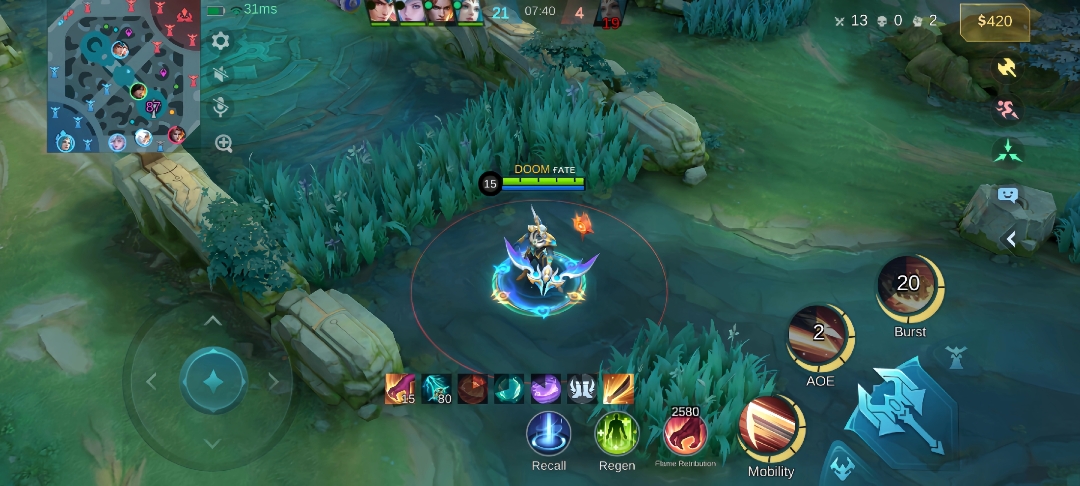
Task: Recall to base
Action: click(x=549, y=433)
